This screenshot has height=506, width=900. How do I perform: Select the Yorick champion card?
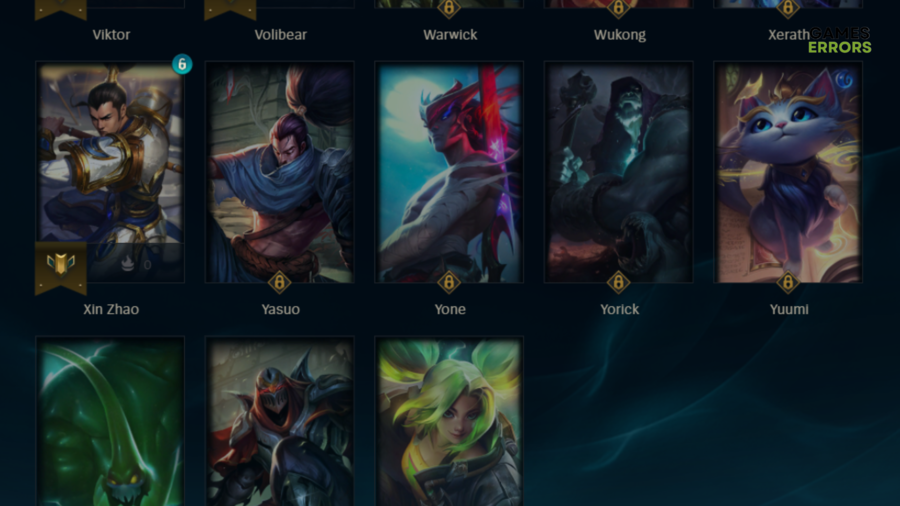(x=619, y=170)
